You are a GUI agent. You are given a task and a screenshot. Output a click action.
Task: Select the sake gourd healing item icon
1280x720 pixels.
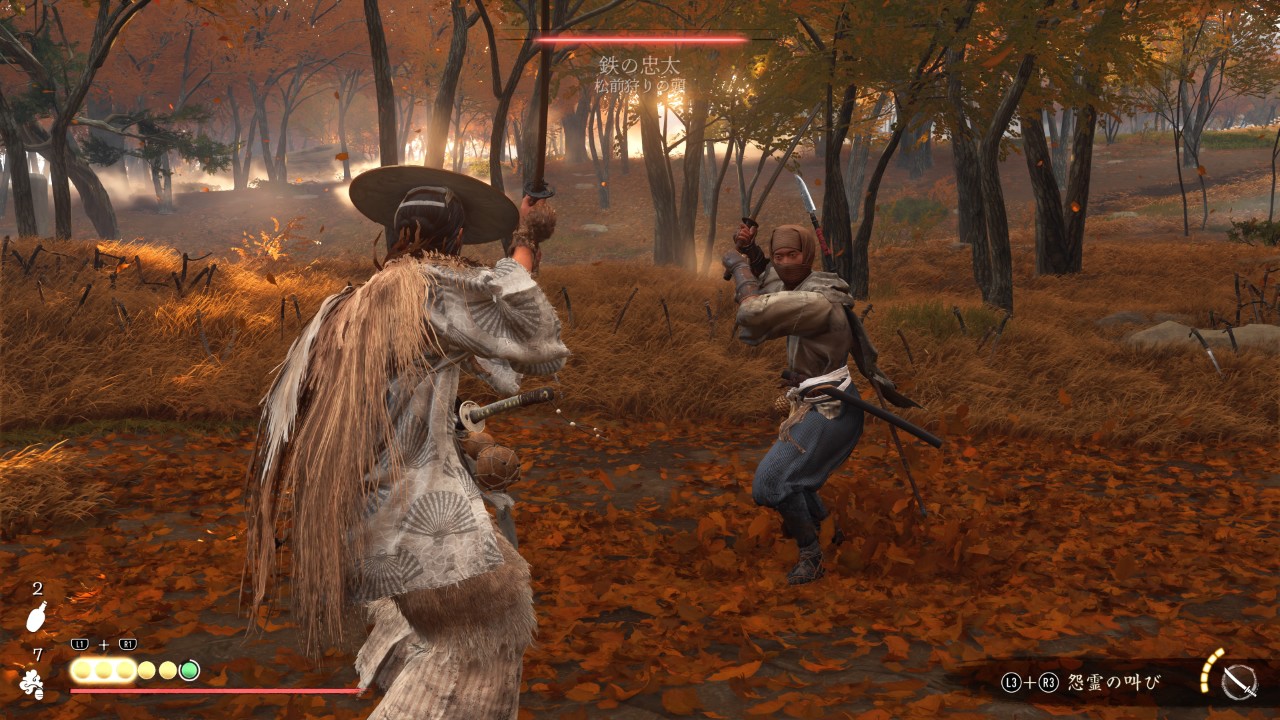36,617
